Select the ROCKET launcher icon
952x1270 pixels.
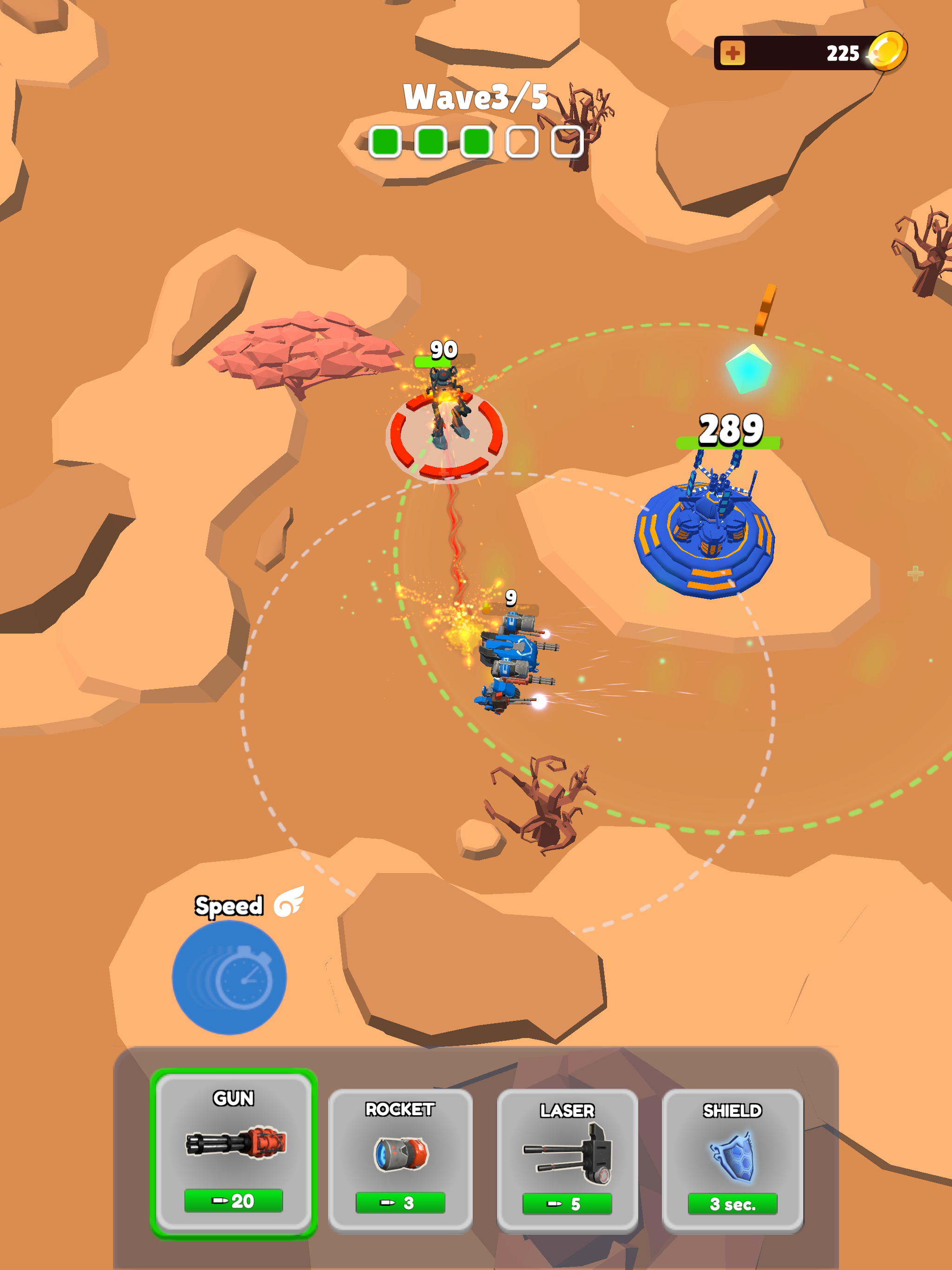point(401,1154)
